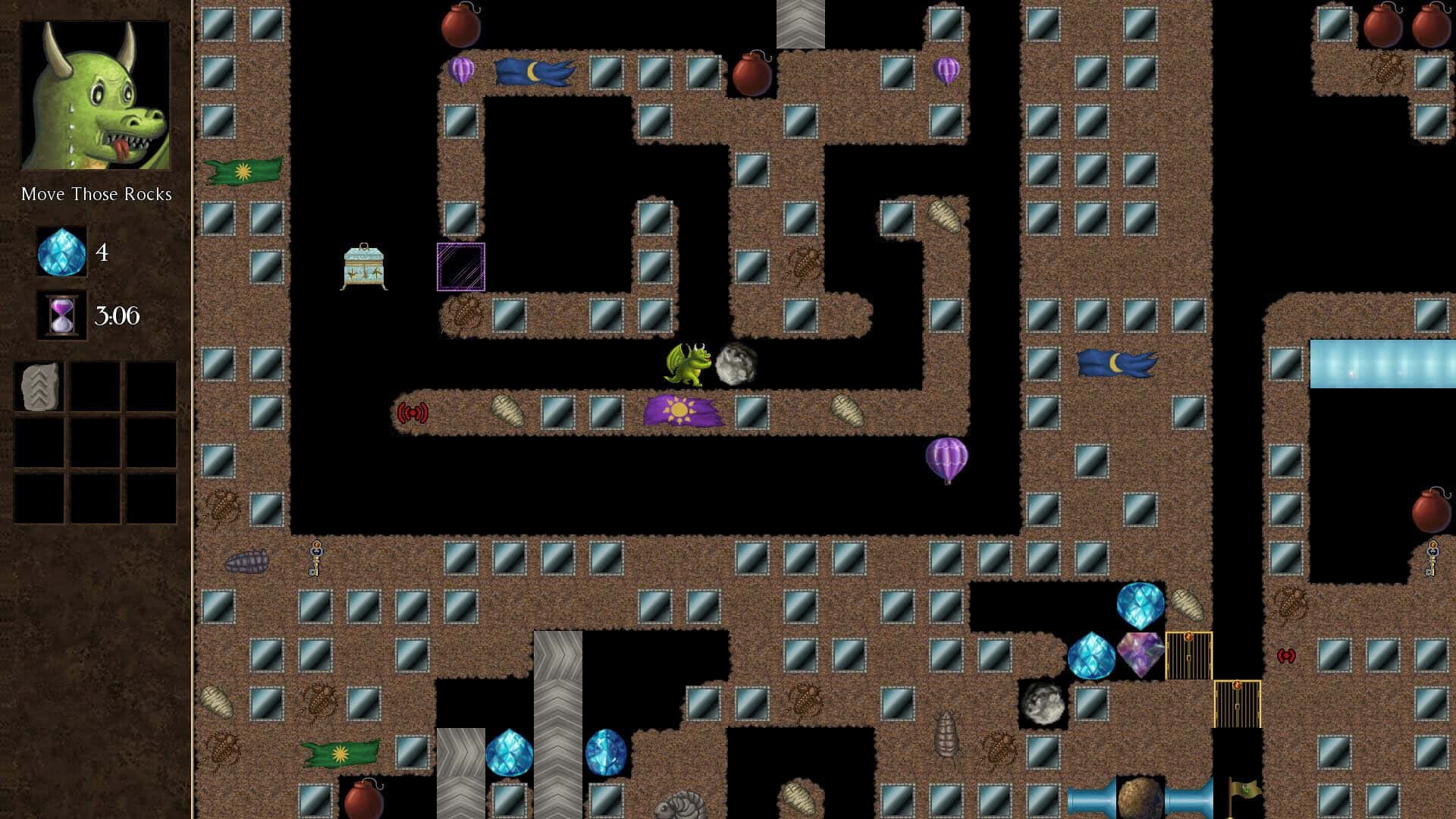Click the green dragon player character
This screenshot has height=819, width=1456.
(689, 364)
